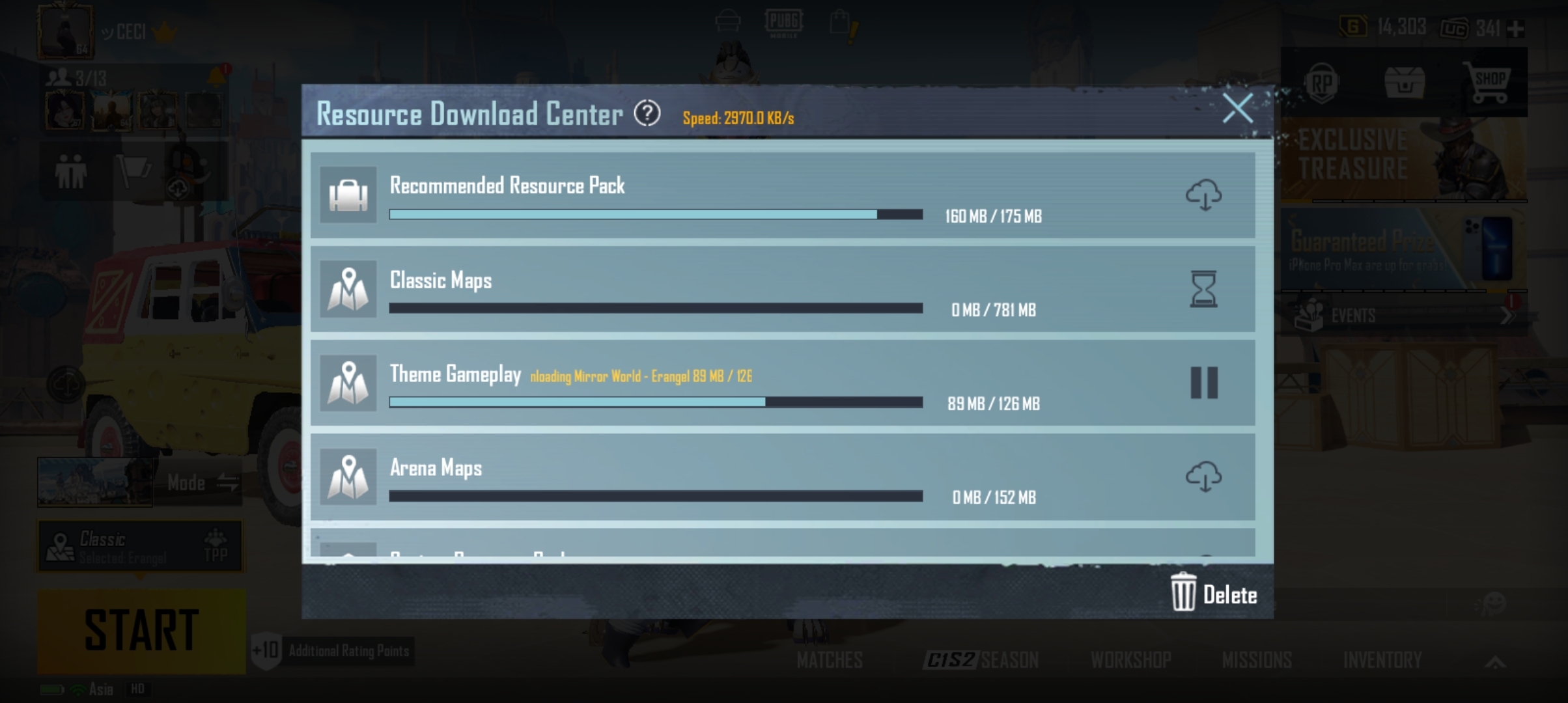This screenshot has width=1568, height=703.
Task: Start the Arena Maps download
Action: point(1204,477)
